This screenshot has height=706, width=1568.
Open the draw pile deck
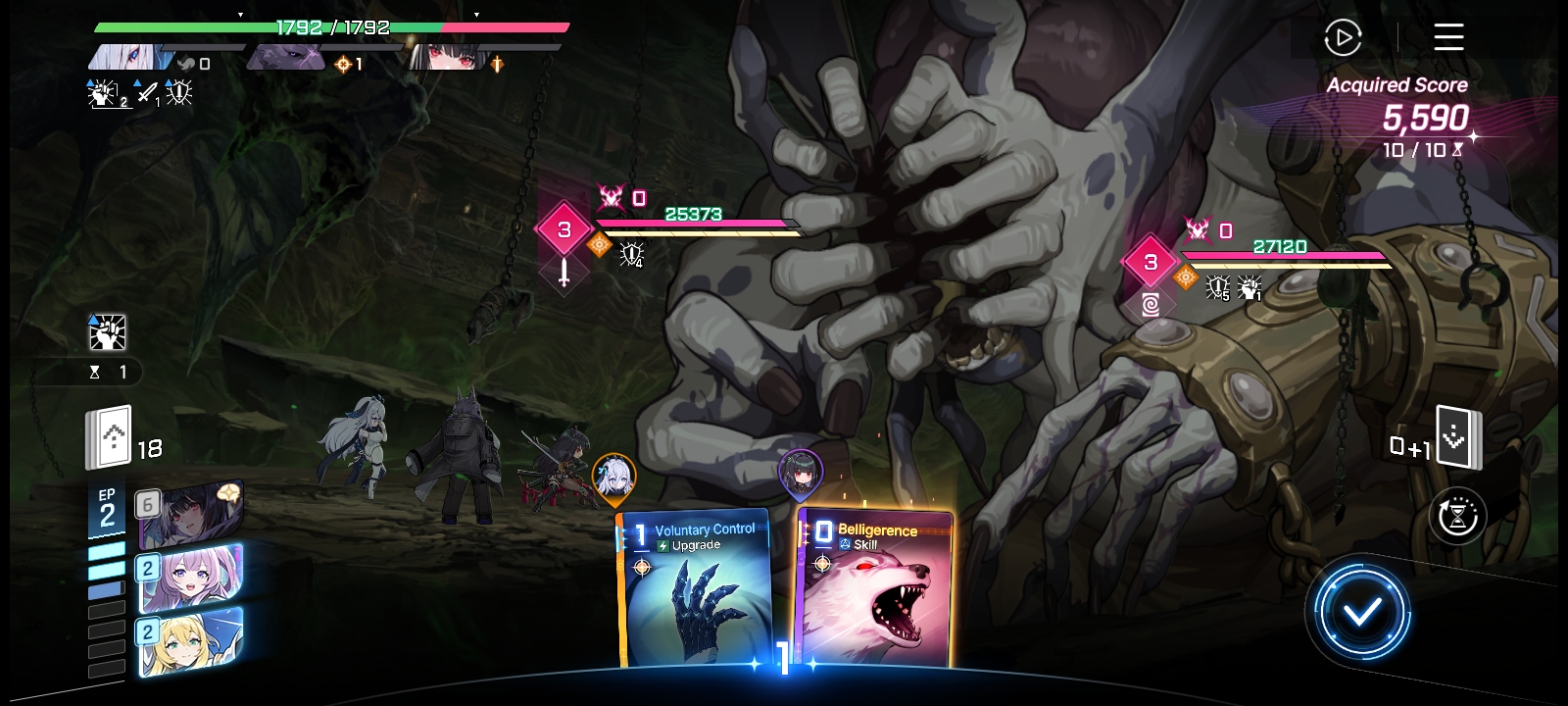(110, 437)
